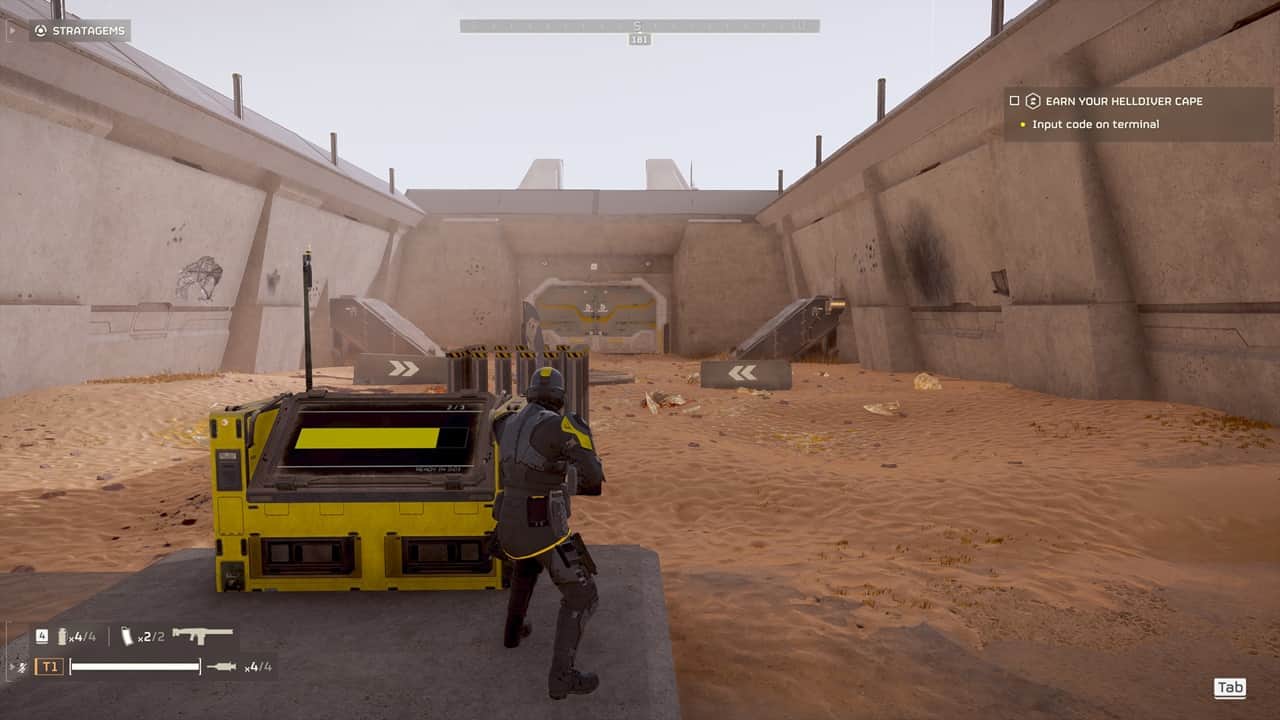Click the white health bar in the HUD

(x=136, y=665)
